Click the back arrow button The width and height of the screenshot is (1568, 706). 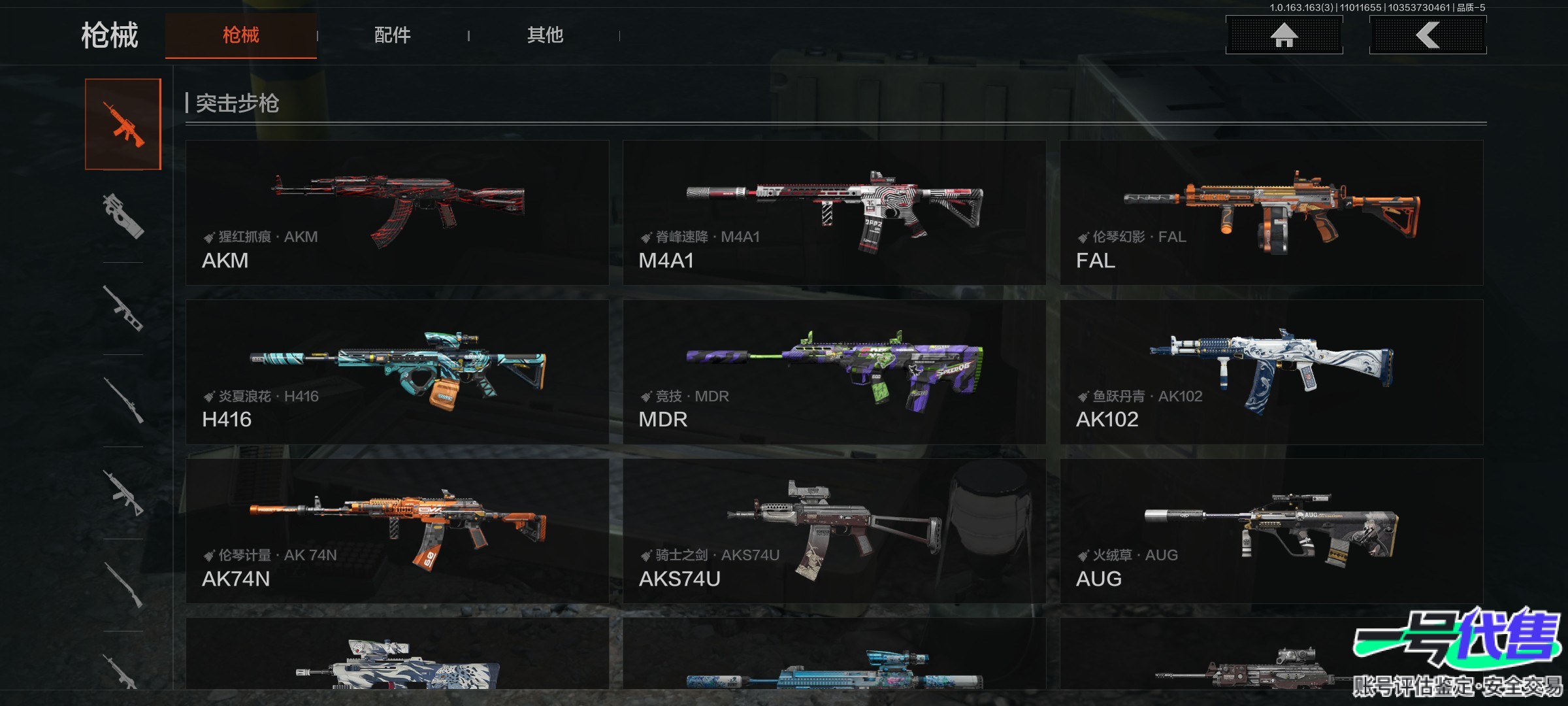pos(1428,35)
